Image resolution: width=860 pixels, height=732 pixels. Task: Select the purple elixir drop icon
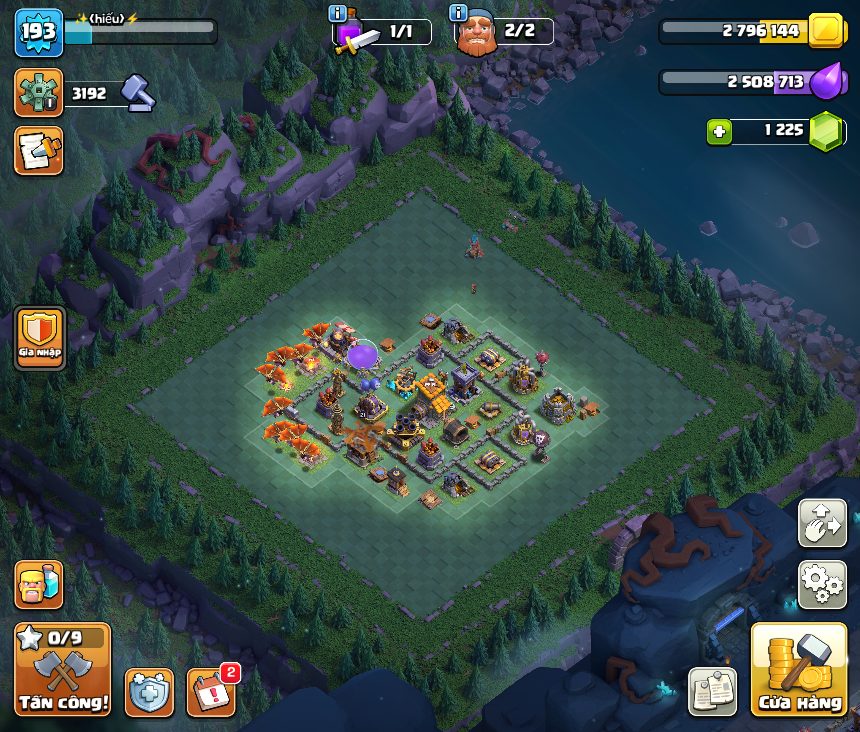826,81
